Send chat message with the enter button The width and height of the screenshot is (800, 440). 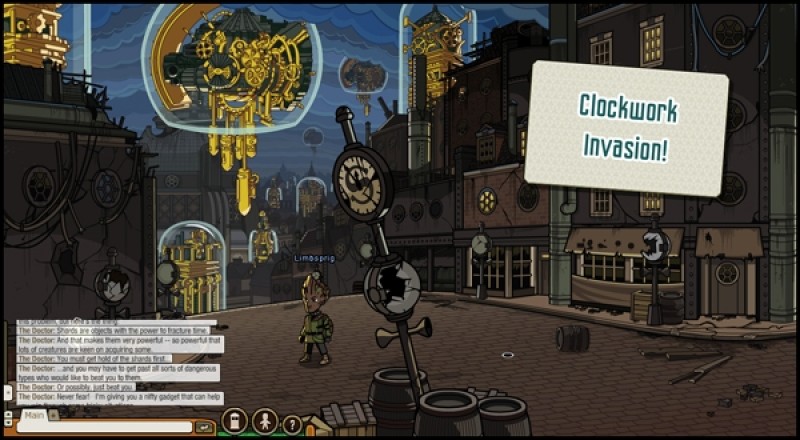pos(205,427)
